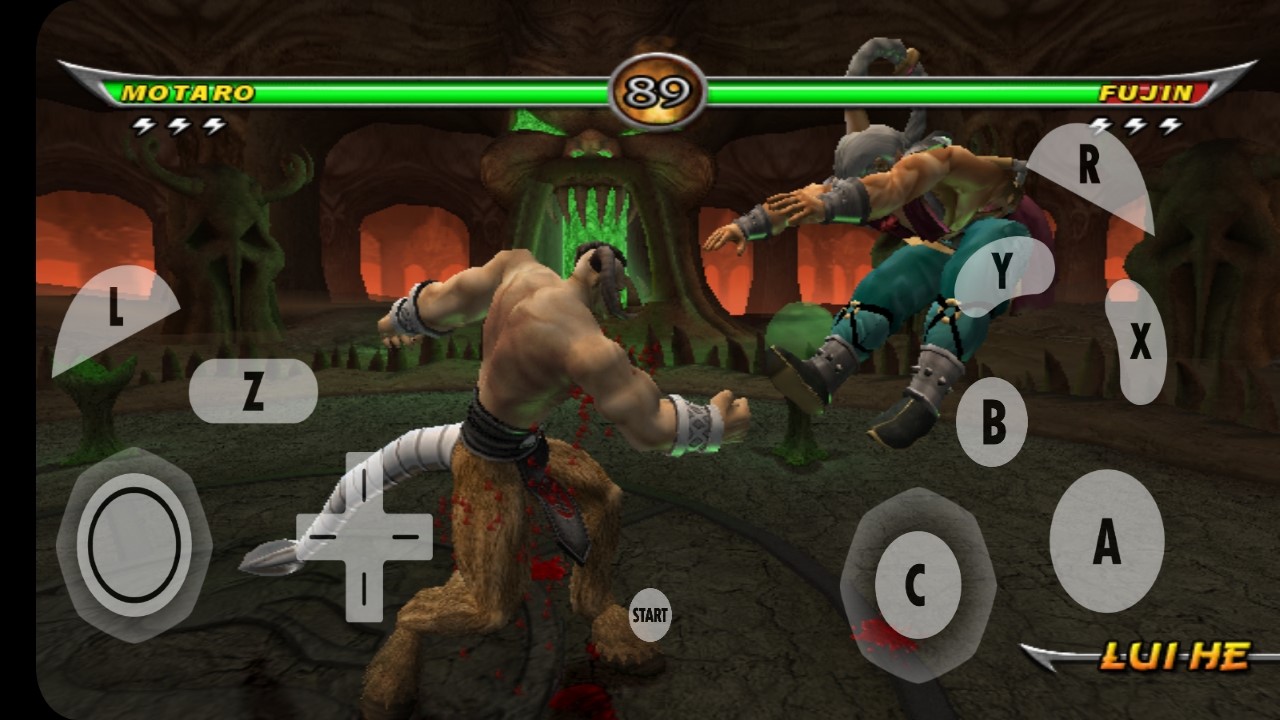Tap the R shoulder button

click(x=1088, y=172)
